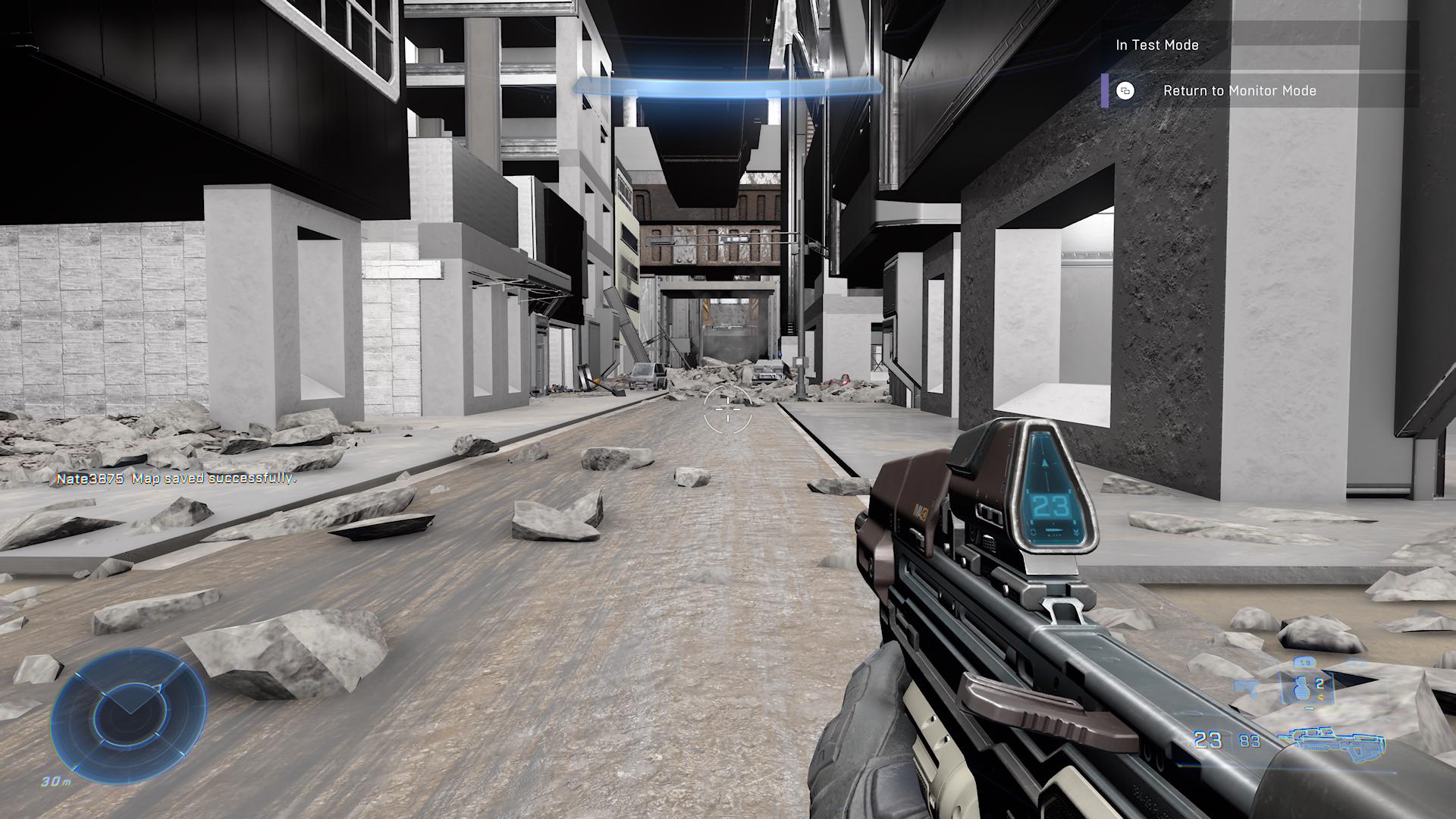The width and height of the screenshot is (1456, 819).
Task: Select Return to Monitor Mode
Action: coord(1239,91)
